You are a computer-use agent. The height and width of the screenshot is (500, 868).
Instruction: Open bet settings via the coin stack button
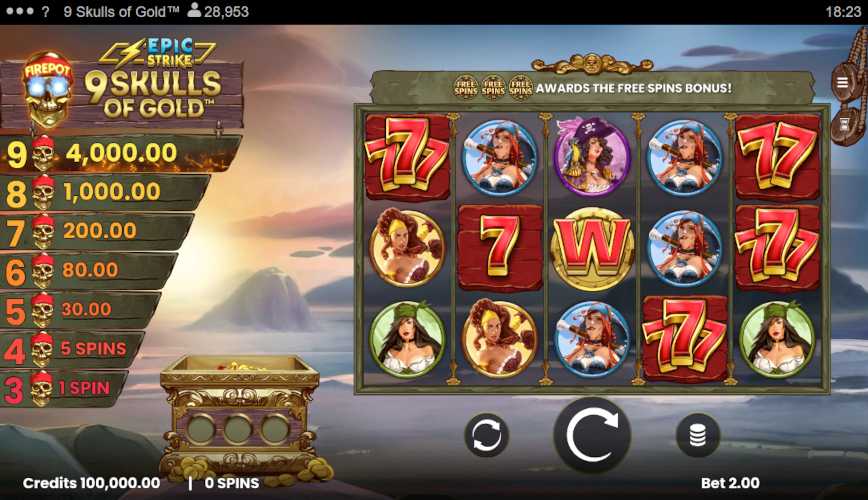[x=698, y=435]
